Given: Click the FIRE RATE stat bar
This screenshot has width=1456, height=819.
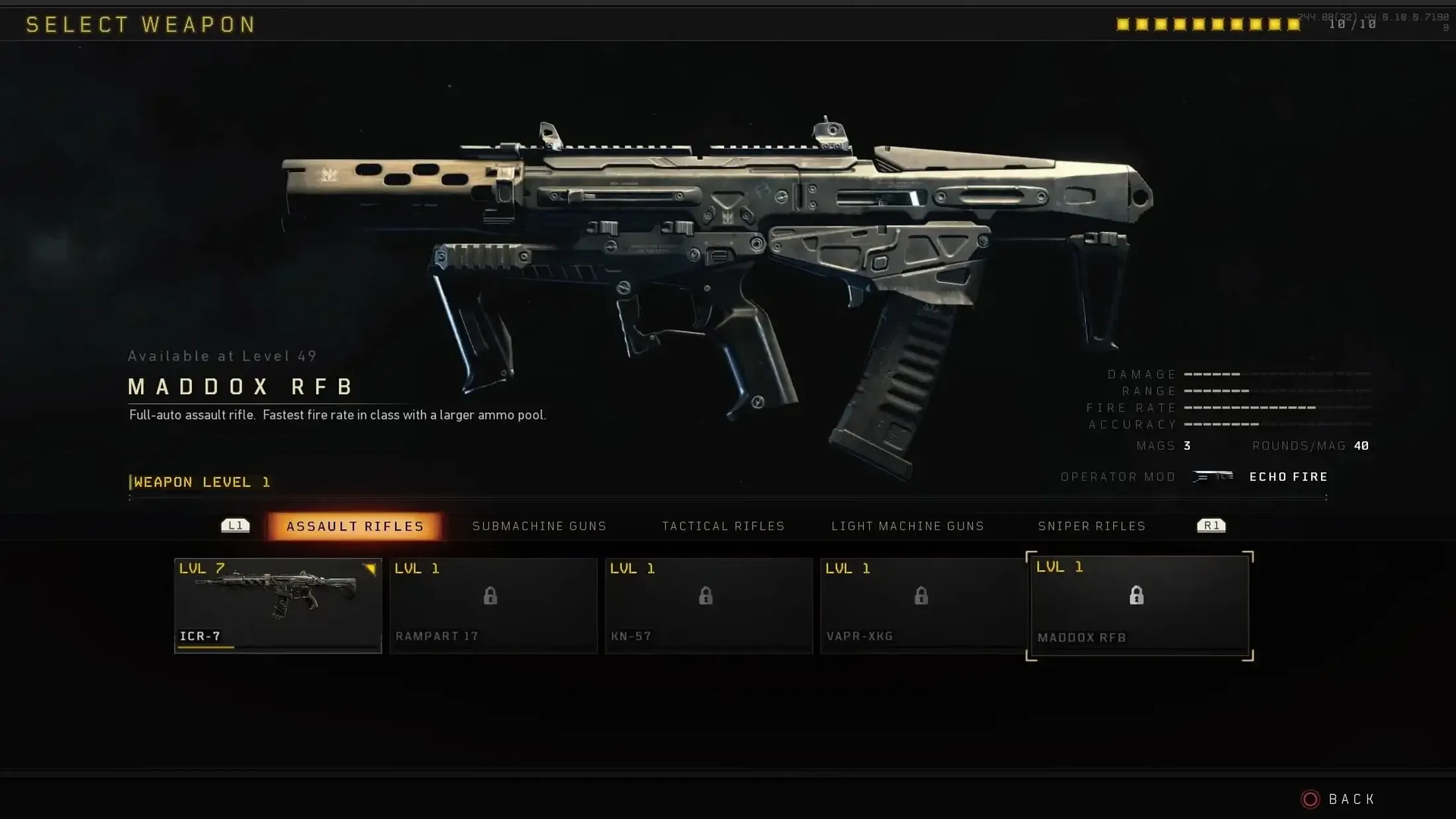Looking at the screenshot, I should pyautogui.click(x=1251, y=408).
